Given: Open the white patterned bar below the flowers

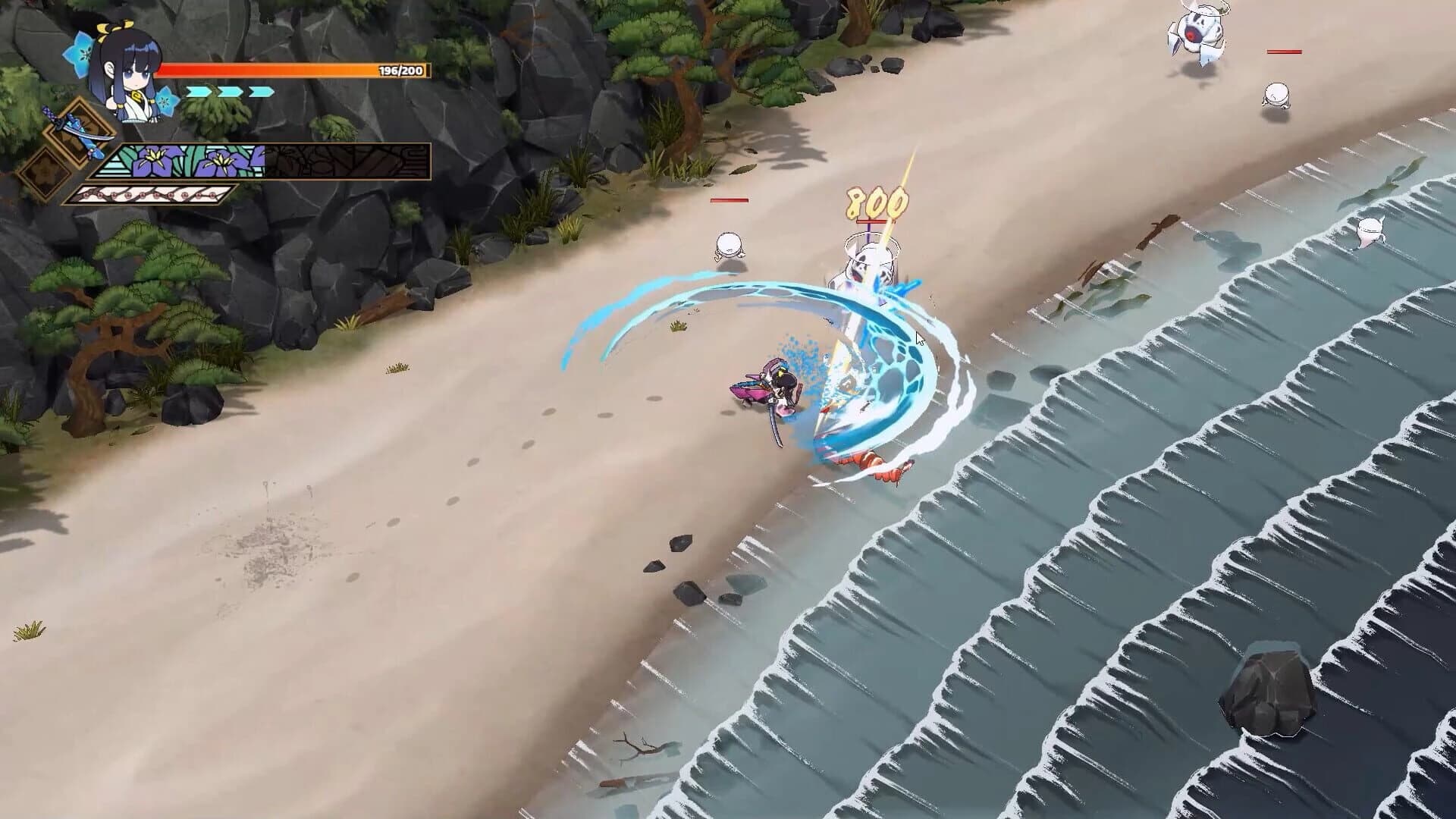Looking at the screenshot, I should tap(152, 193).
